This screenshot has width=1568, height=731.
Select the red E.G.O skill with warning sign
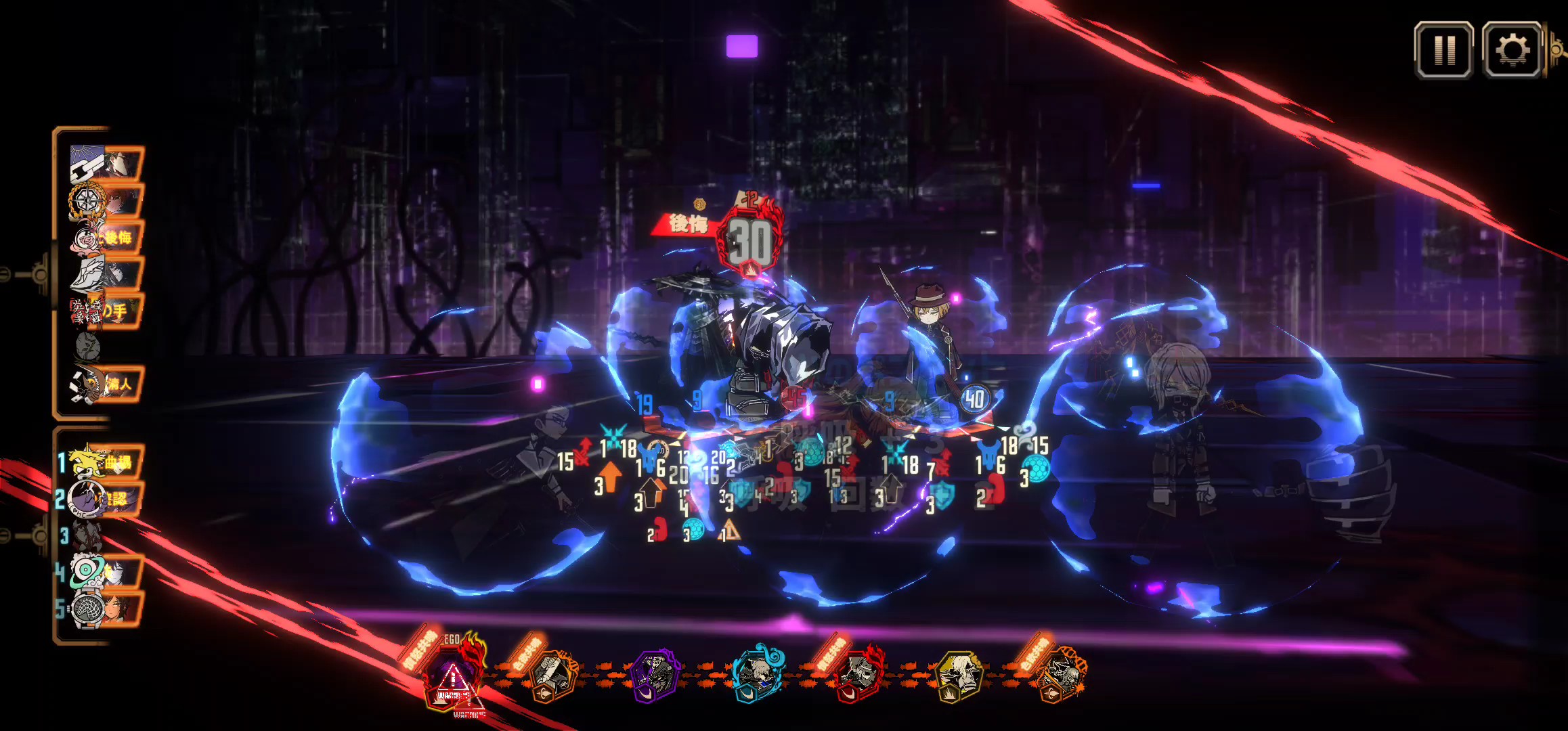(x=452, y=675)
